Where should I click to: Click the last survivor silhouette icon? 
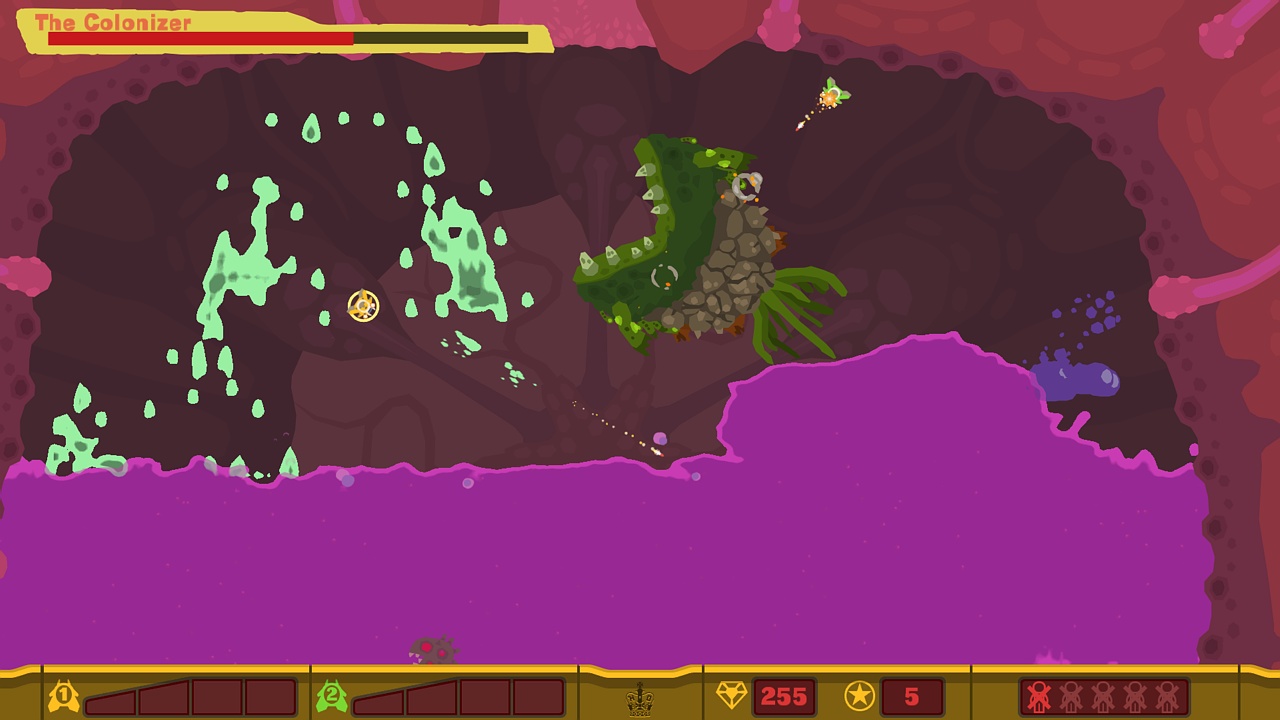click(1166, 695)
